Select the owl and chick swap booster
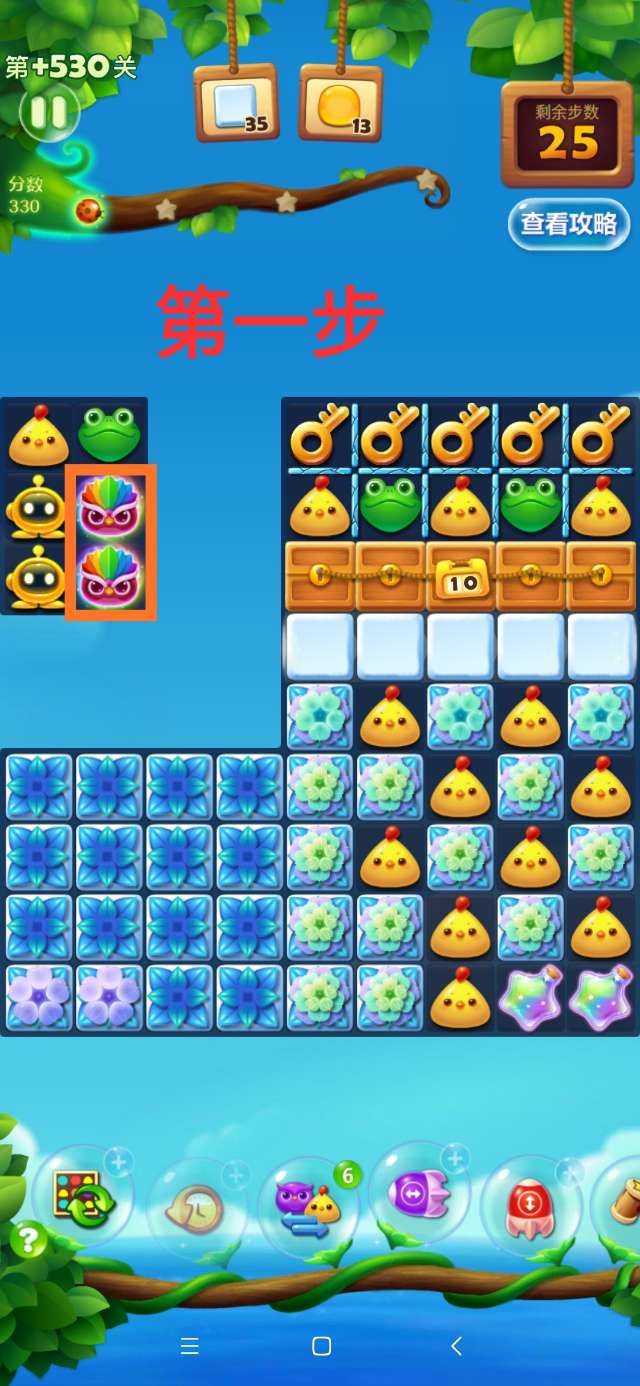The width and height of the screenshot is (640, 1386). (x=308, y=1204)
